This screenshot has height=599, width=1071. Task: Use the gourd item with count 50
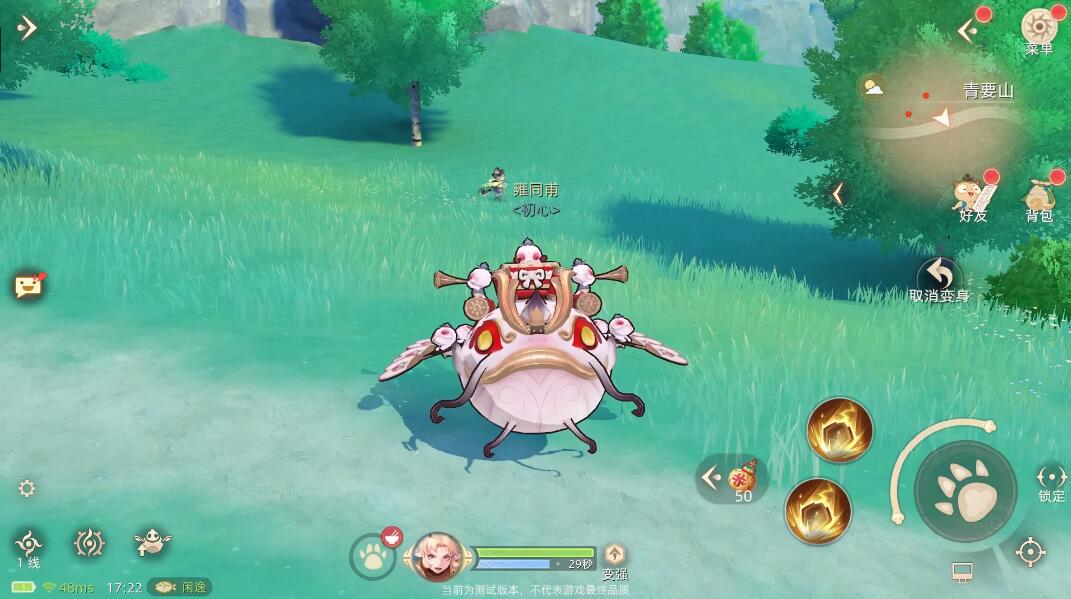pos(743,478)
